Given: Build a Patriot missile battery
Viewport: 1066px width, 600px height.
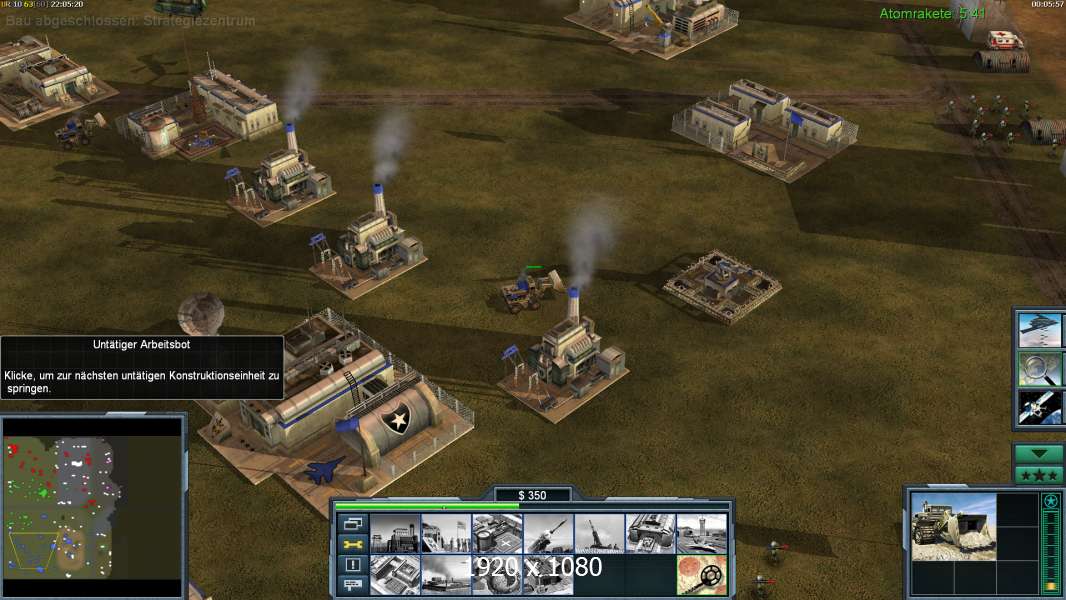Looking at the screenshot, I should 547,533.
